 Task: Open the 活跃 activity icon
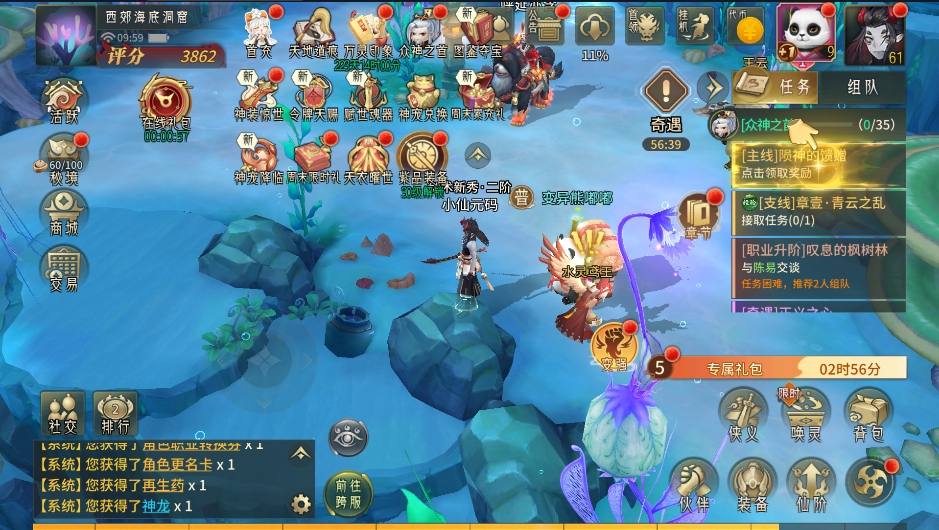tap(64, 102)
